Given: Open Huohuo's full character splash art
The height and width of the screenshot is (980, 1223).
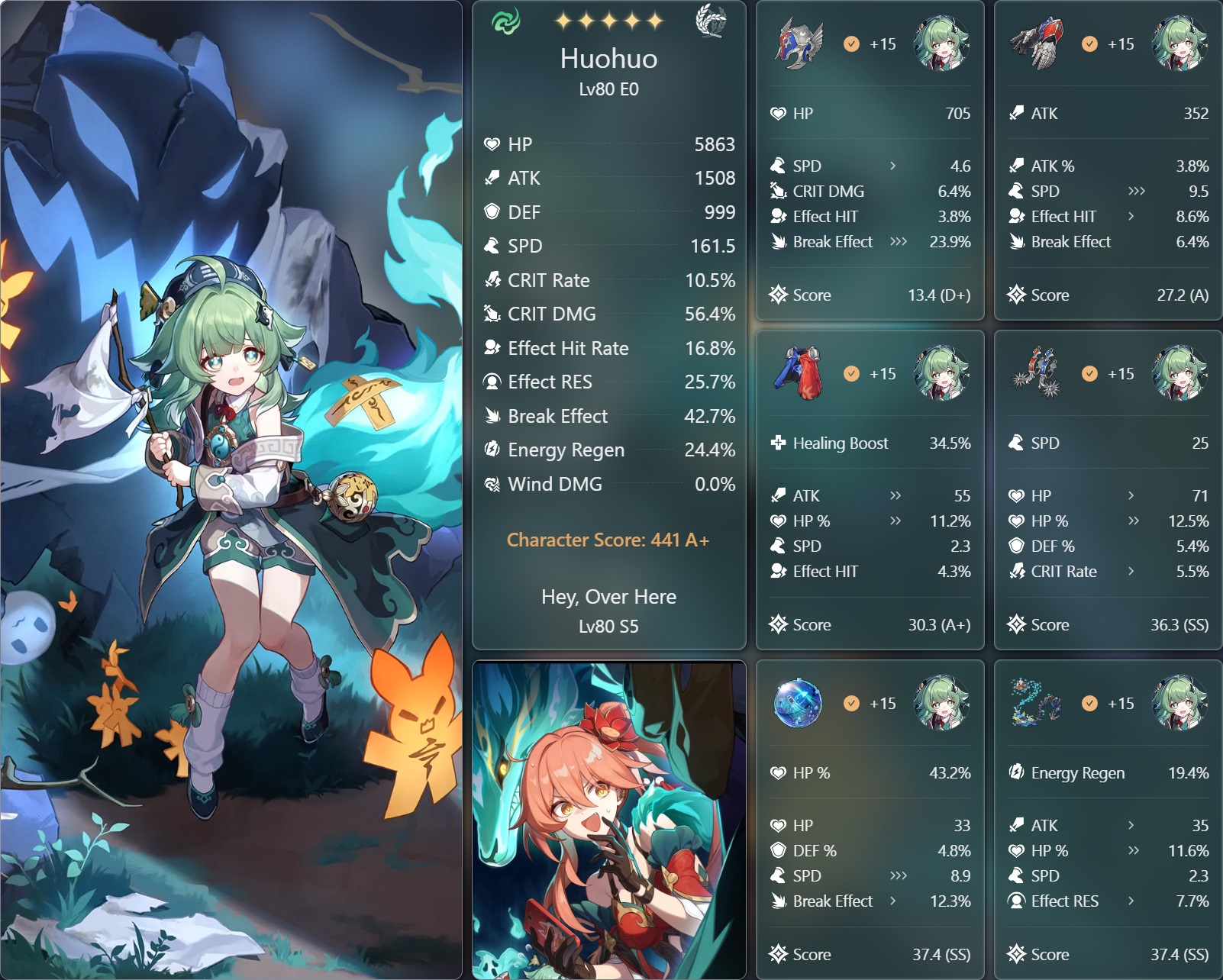Looking at the screenshot, I should 231,490.
